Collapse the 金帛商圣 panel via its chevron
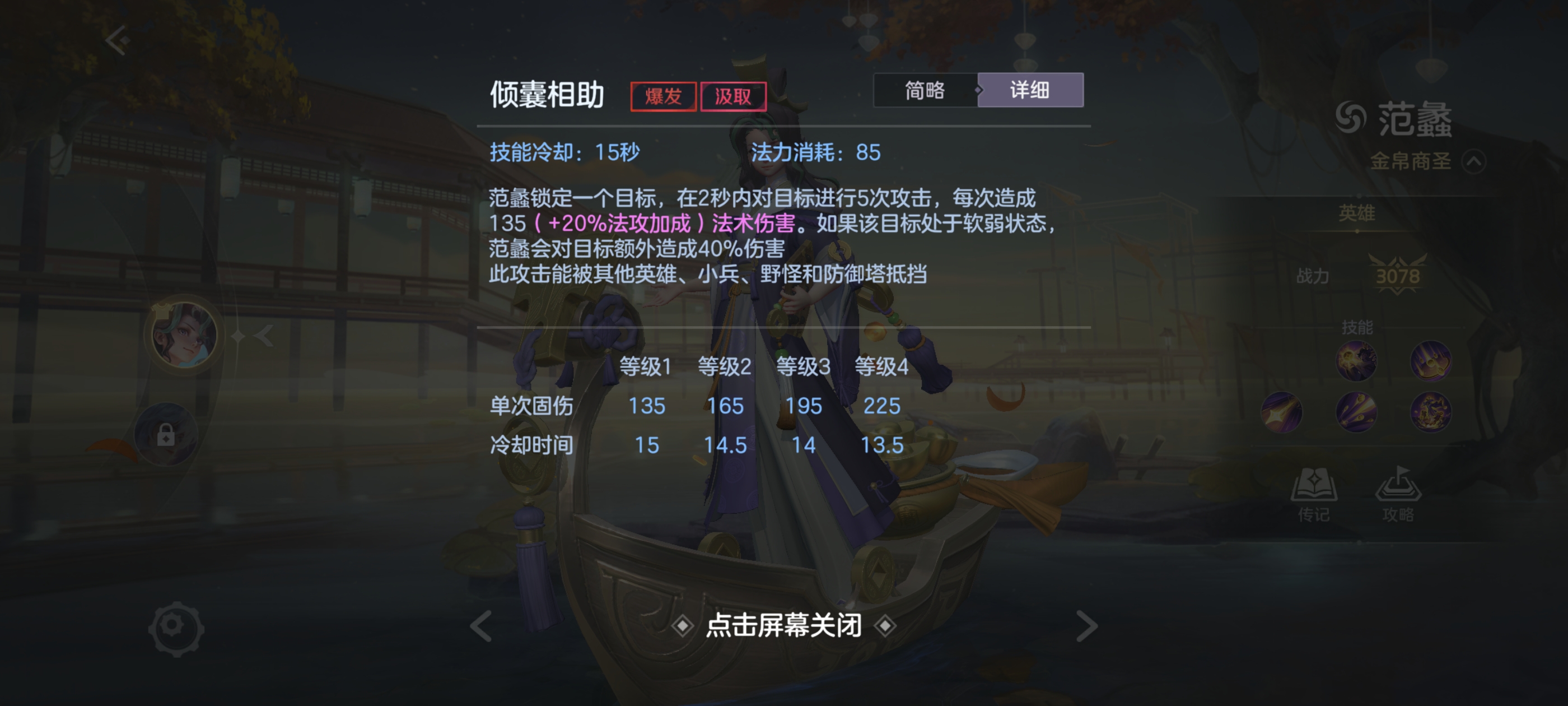The image size is (1568, 706). [x=1474, y=161]
